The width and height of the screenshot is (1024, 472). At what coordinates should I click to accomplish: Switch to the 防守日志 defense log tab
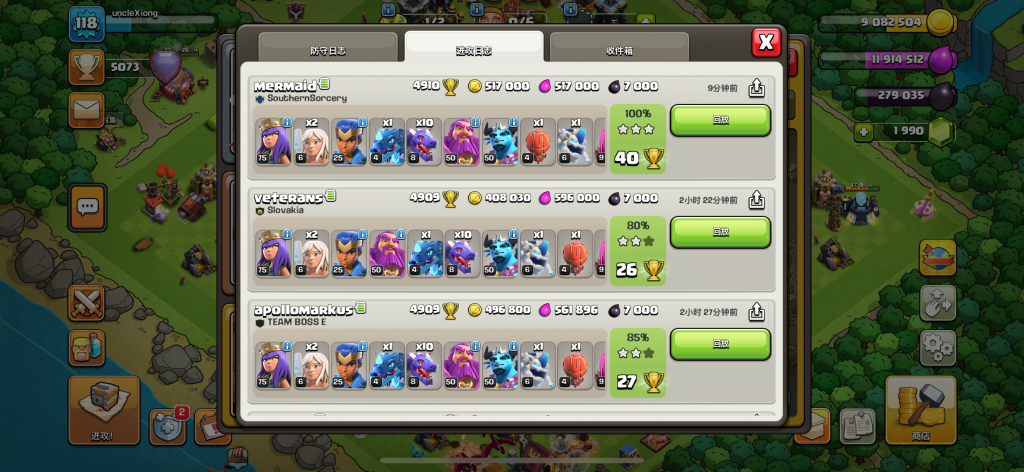[x=329, y=49]
